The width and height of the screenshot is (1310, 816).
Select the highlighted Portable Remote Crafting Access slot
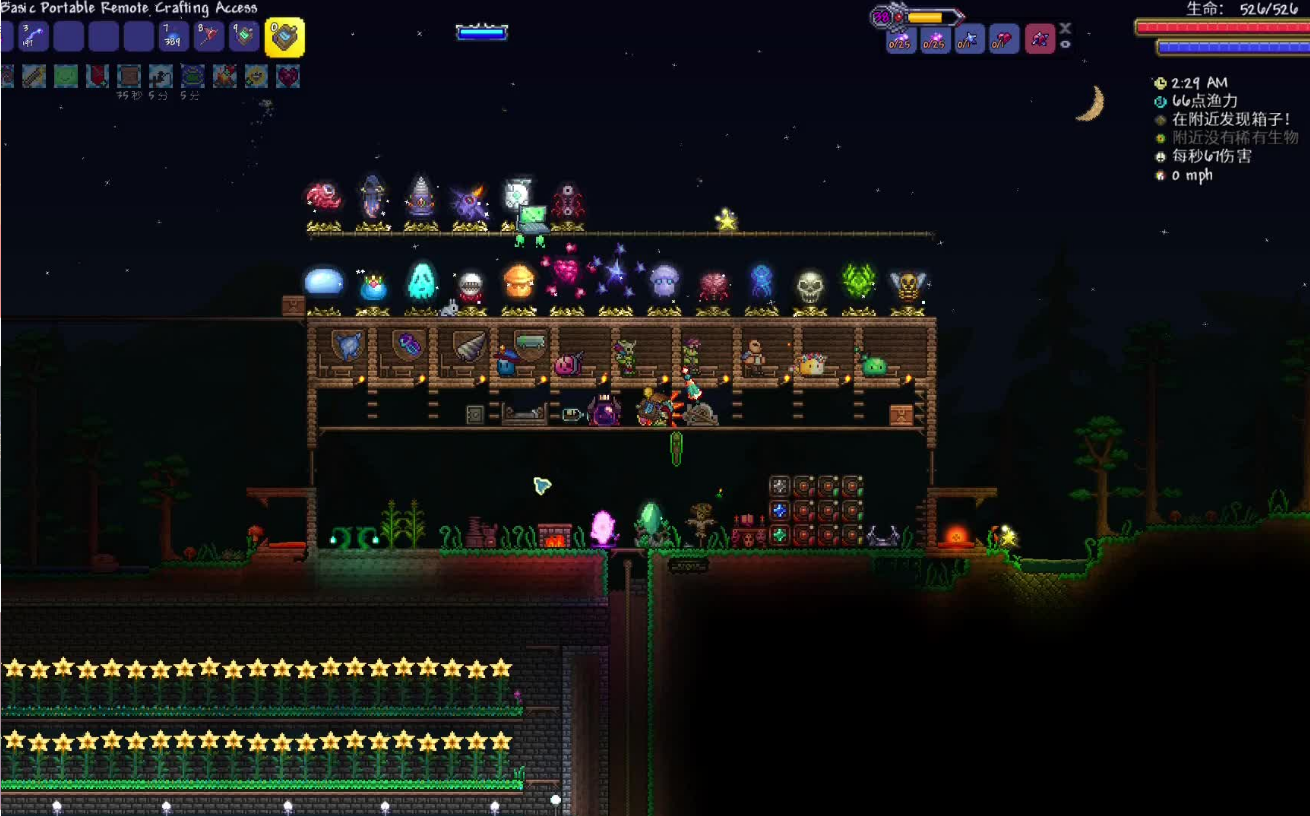point(285,37)
